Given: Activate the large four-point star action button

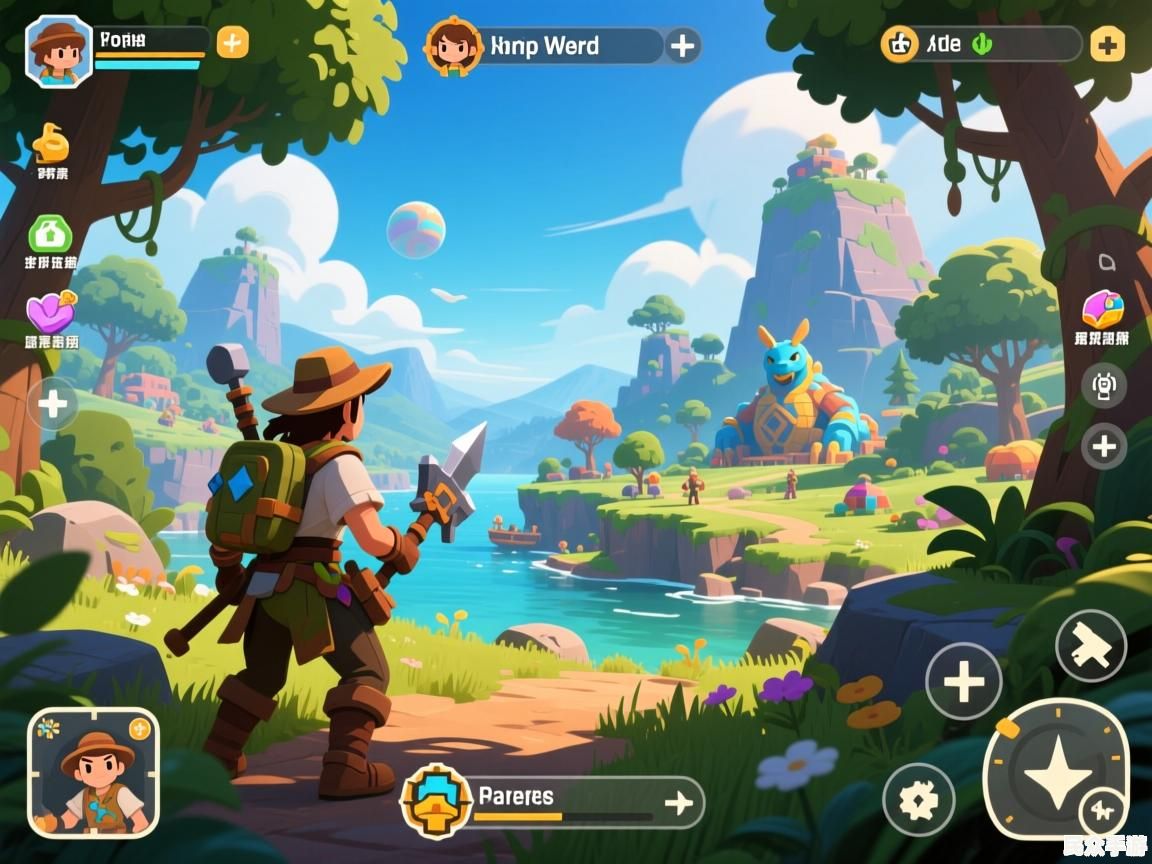Looking at the screenshot, I should 1056,769.
